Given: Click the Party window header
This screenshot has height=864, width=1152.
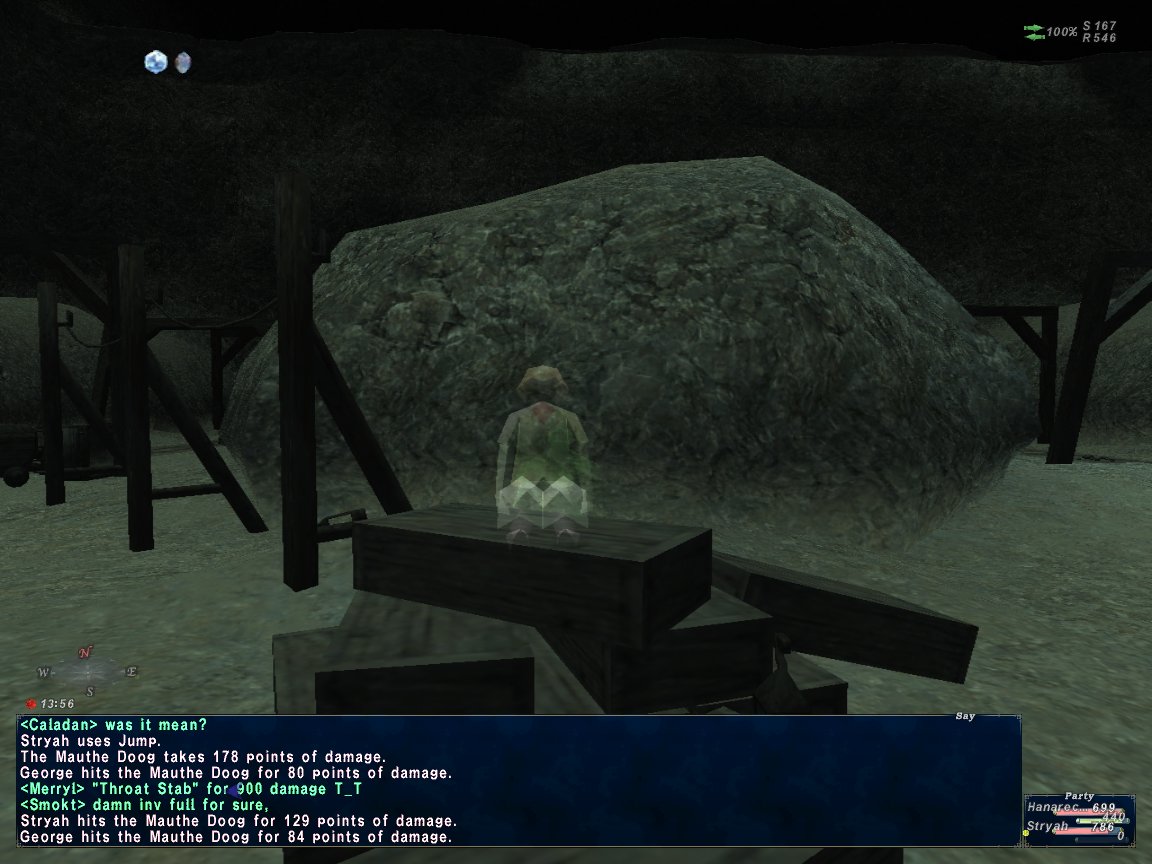Looking at the screenshot, I should 1078,796.
